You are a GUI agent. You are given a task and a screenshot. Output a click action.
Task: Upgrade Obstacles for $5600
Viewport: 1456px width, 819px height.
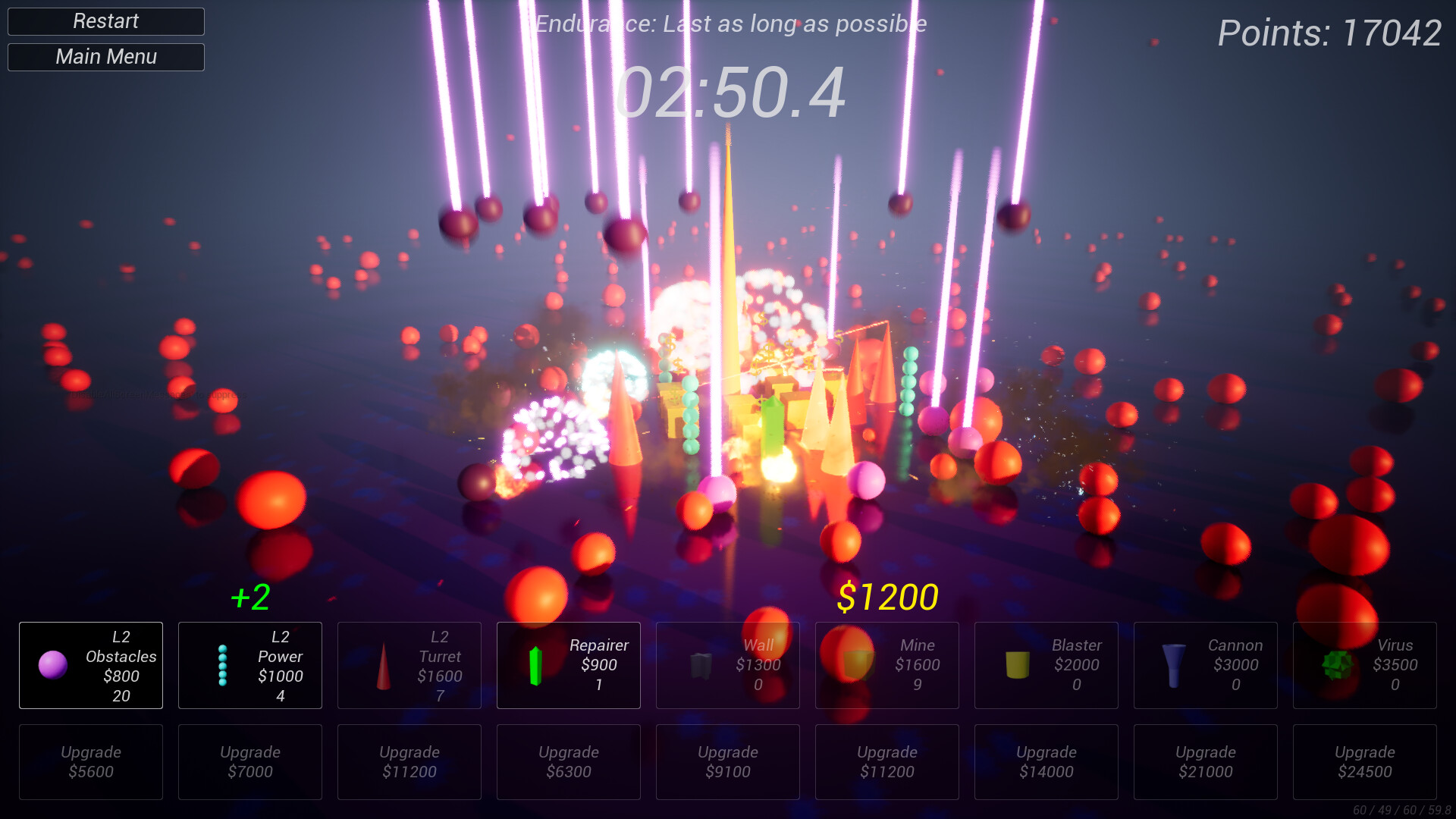tap(91, 761)
